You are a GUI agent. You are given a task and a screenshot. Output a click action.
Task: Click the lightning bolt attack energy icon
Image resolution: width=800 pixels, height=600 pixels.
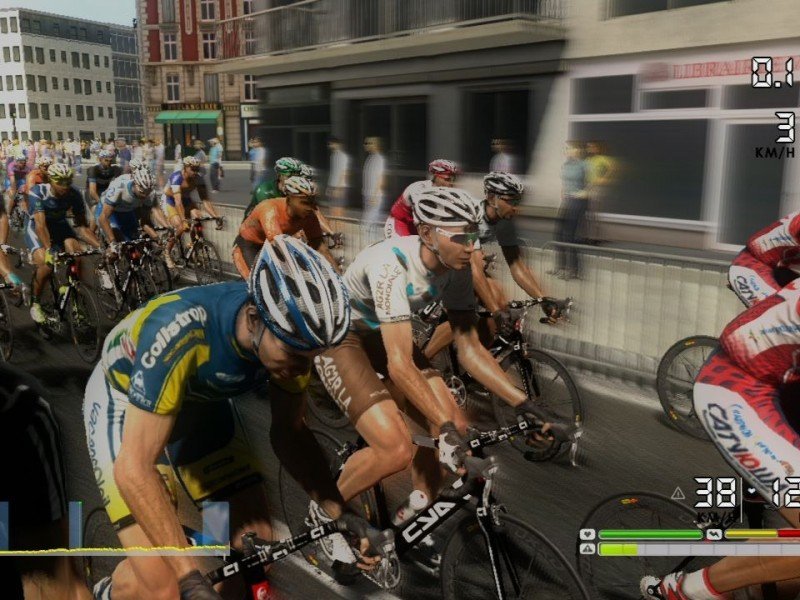click(x=714, y=534)
